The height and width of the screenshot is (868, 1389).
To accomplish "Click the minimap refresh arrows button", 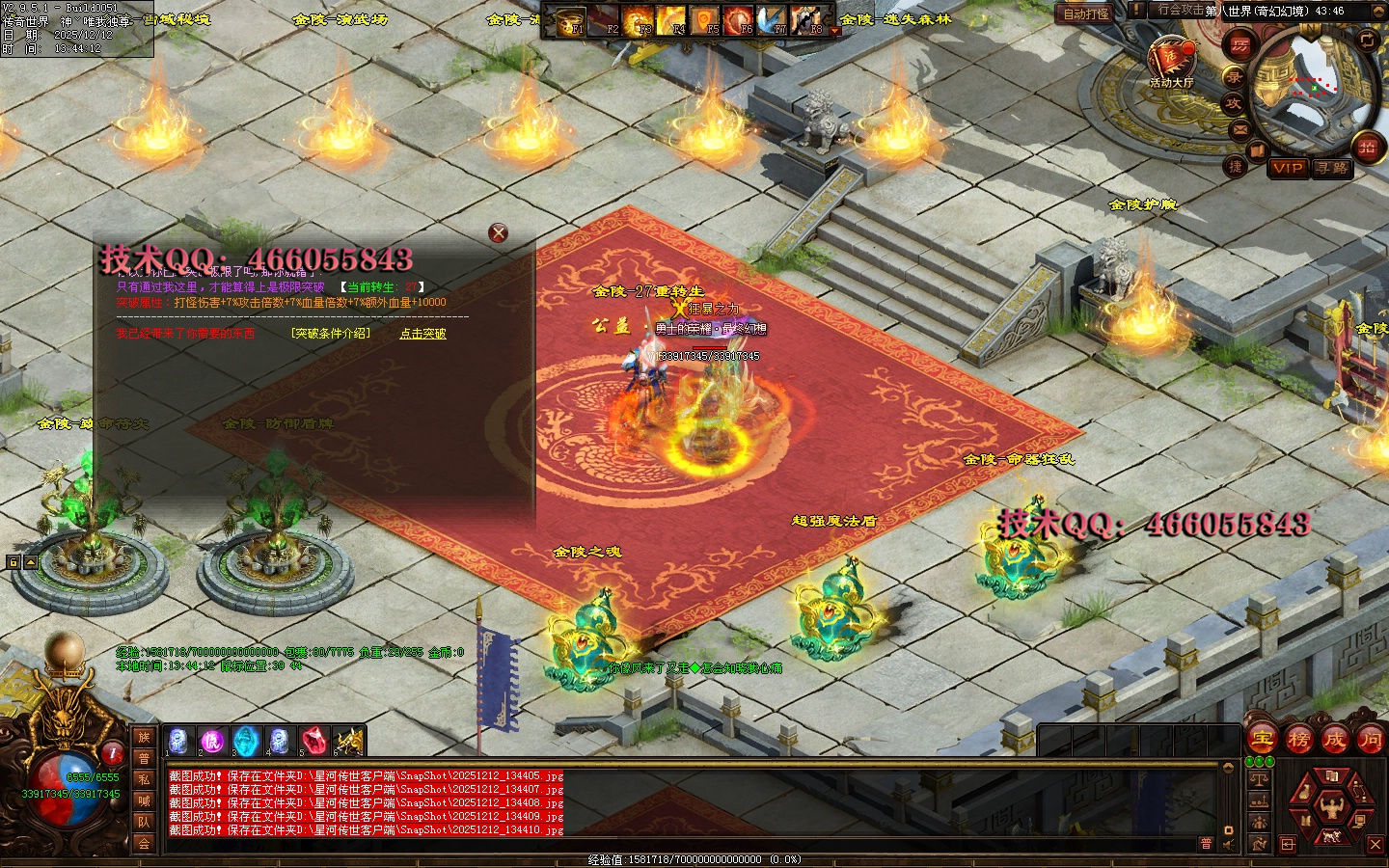I will point(1367,40).
